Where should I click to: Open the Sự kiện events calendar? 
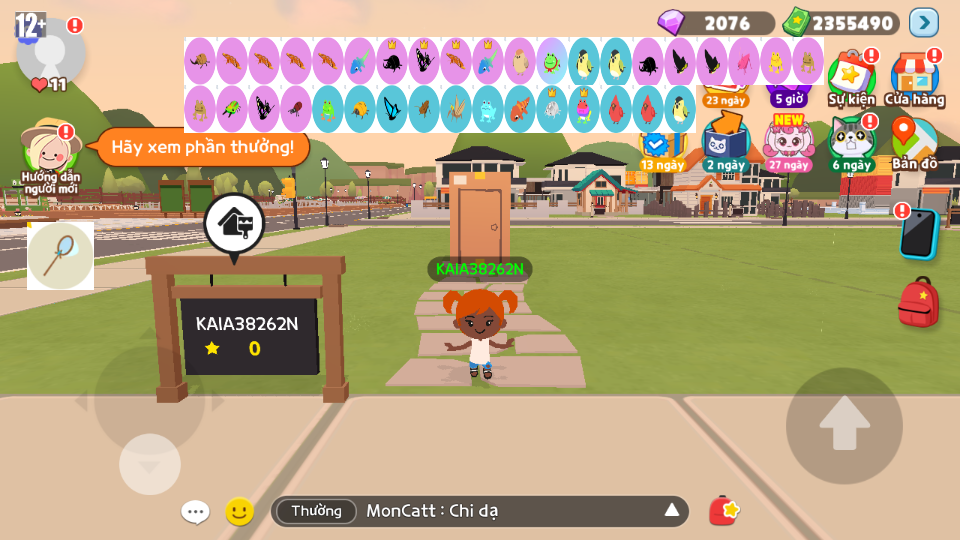pyautogui.click(x=851, y=76)
